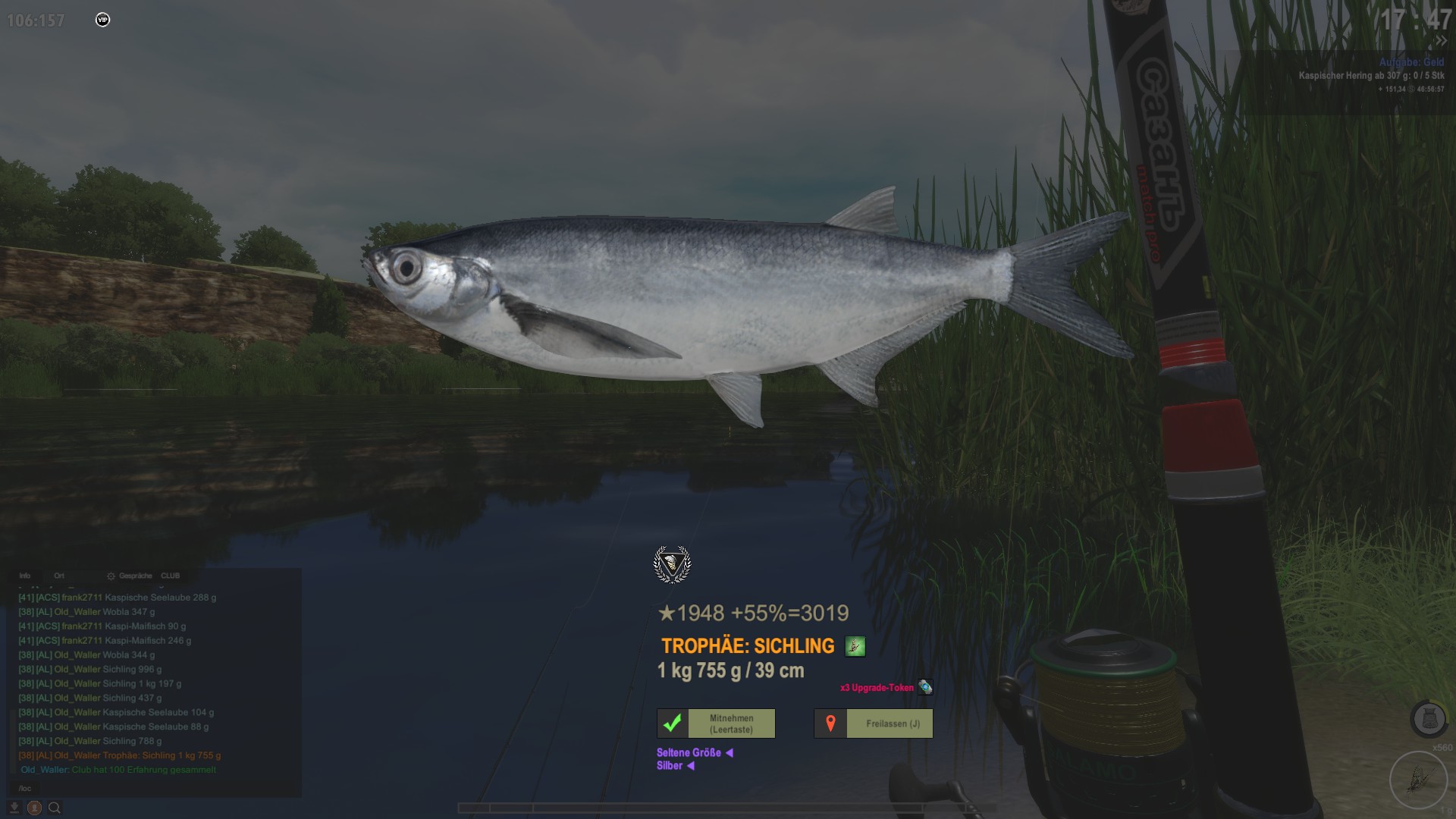Click the Sichling trophy bait icon
Screen dimensions: 1456x819
855,646
